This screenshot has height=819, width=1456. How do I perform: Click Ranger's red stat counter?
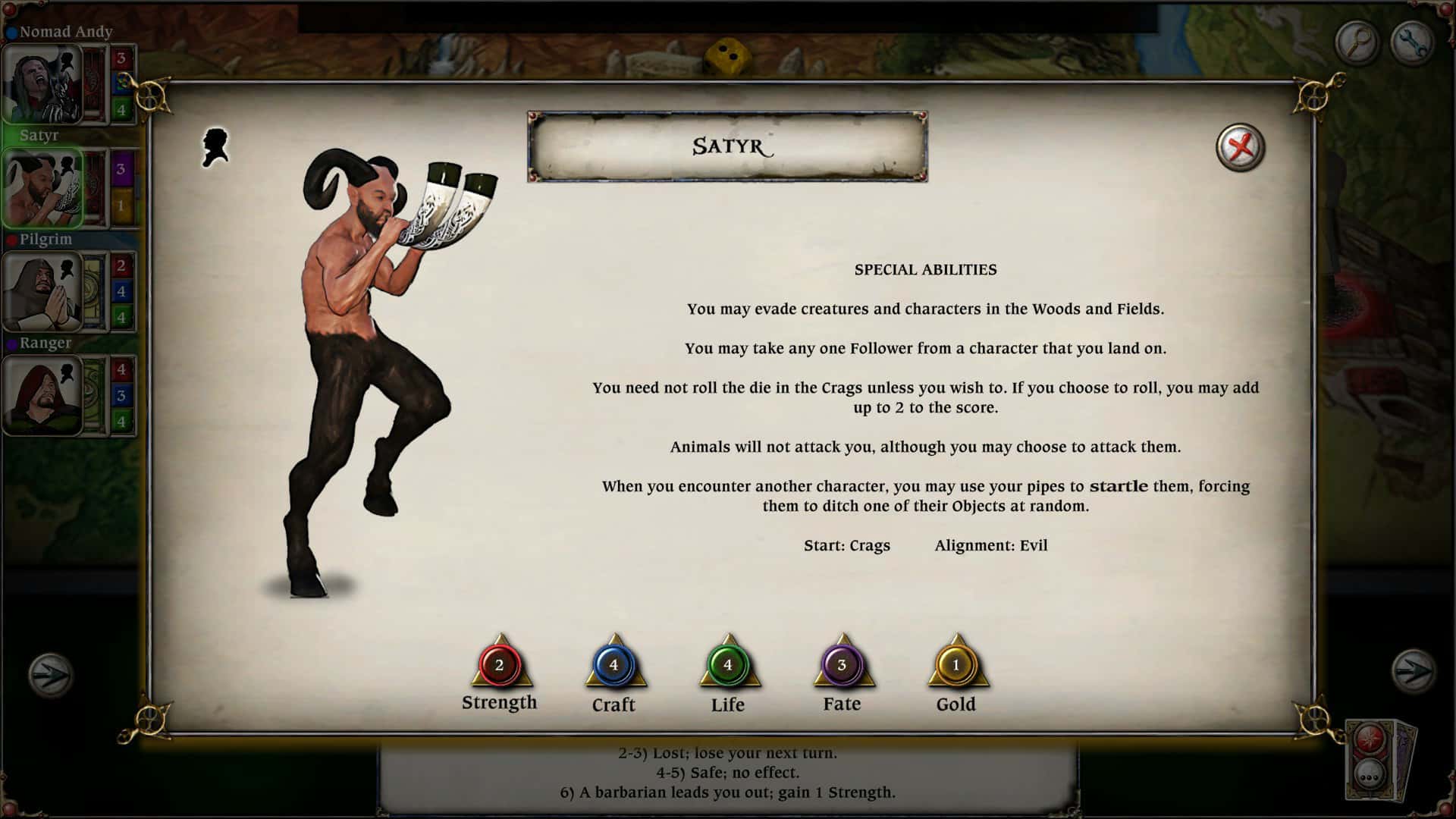coord(121,369)
